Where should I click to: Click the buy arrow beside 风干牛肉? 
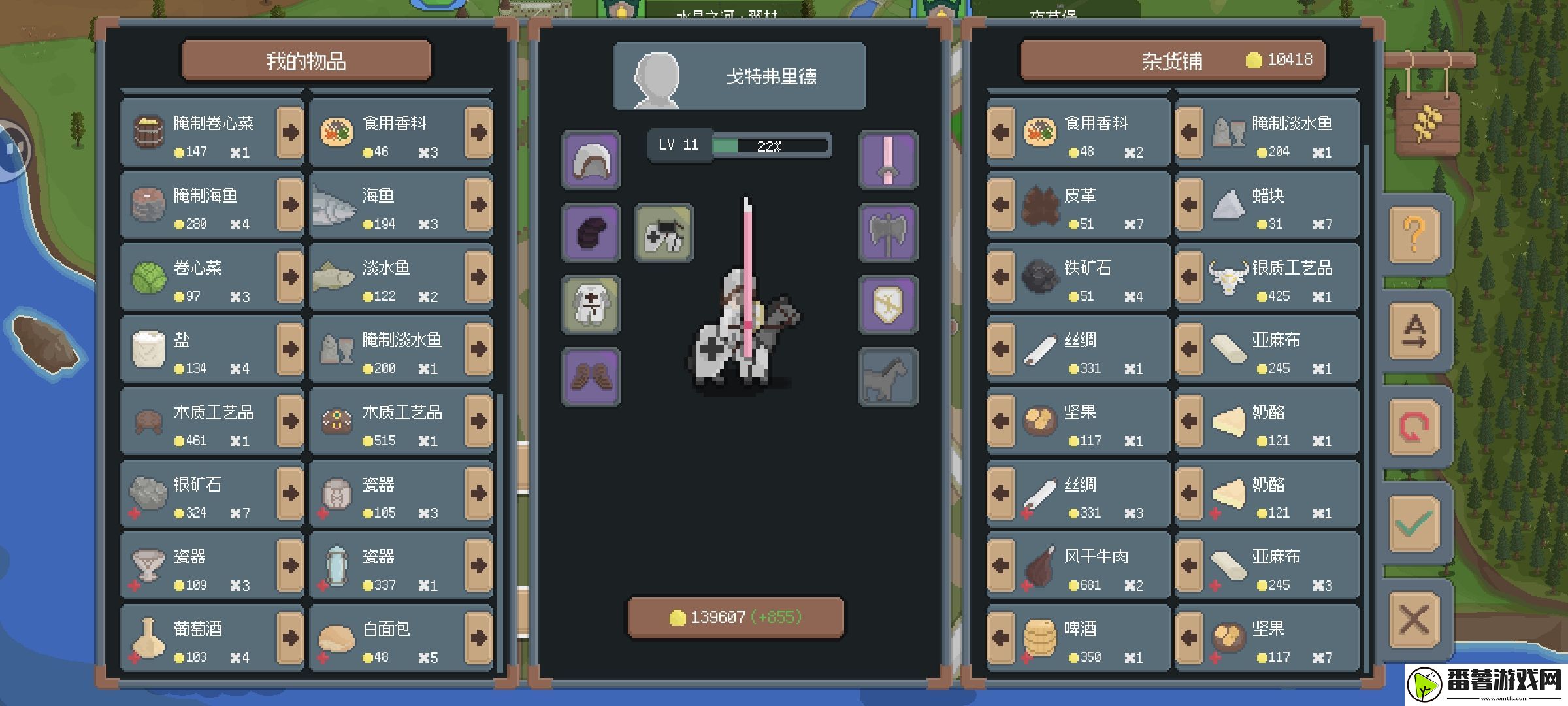tap(1000, 566)
